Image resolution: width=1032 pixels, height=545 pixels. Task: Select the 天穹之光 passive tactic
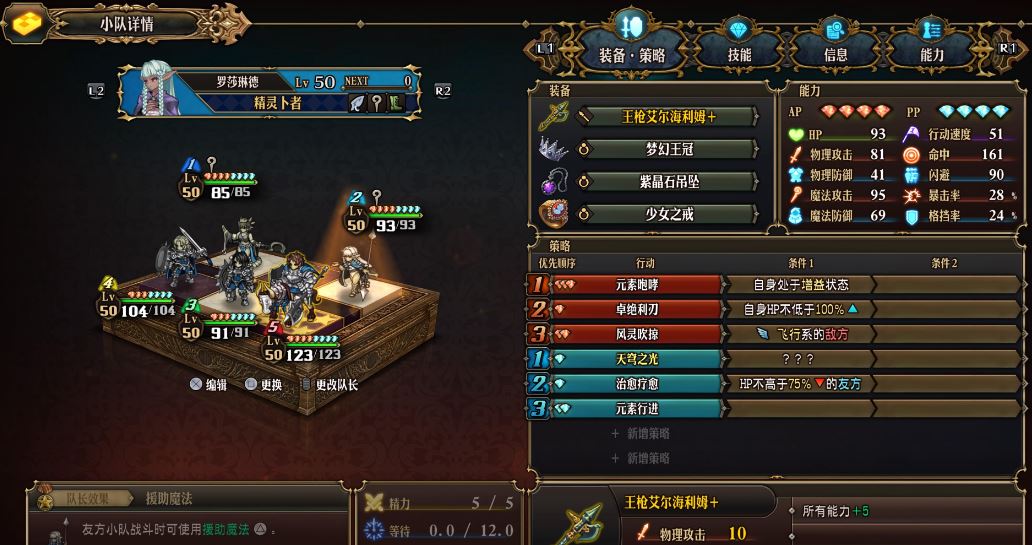[x=635, y=359]
